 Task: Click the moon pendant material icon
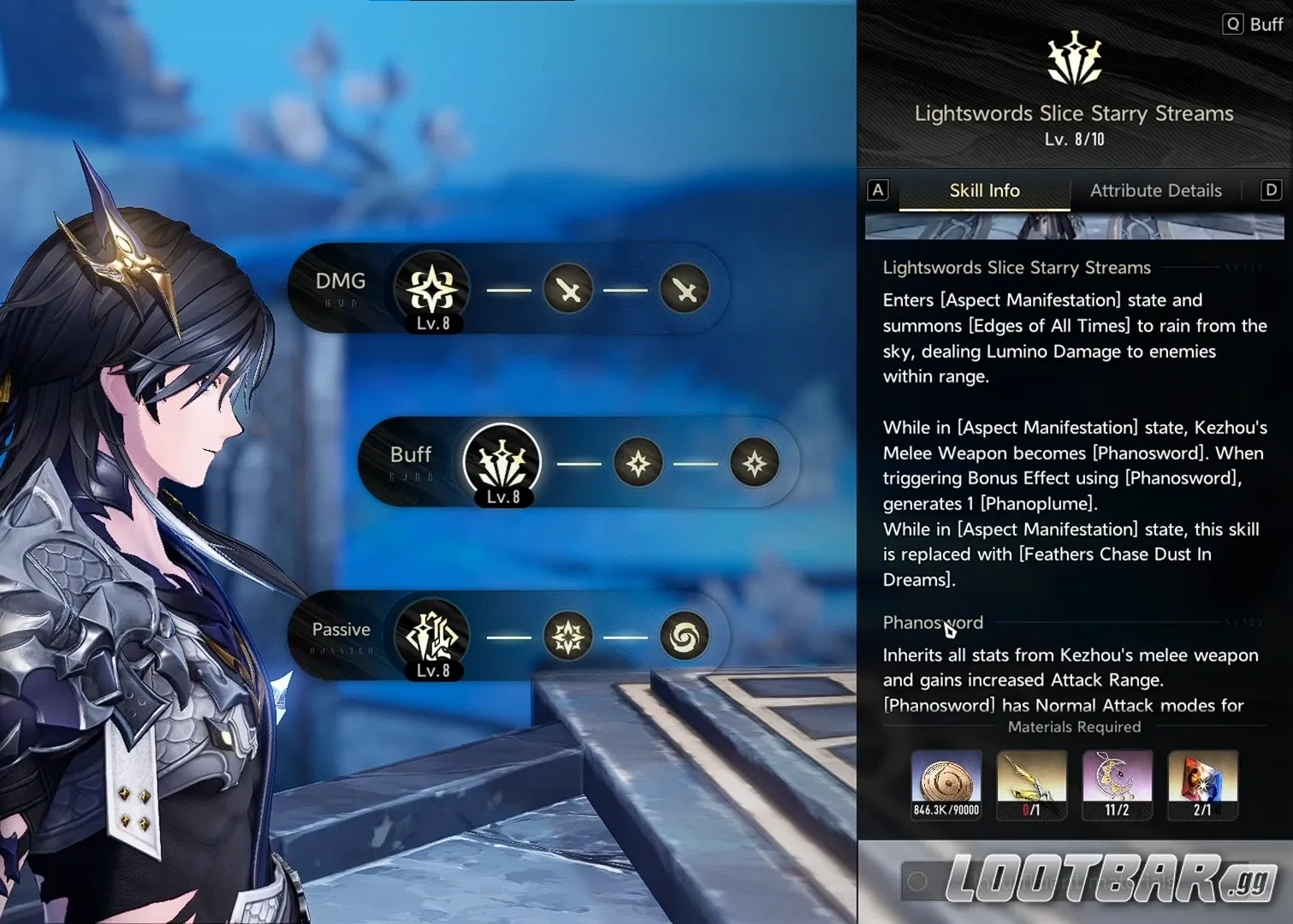(1117, 779)
